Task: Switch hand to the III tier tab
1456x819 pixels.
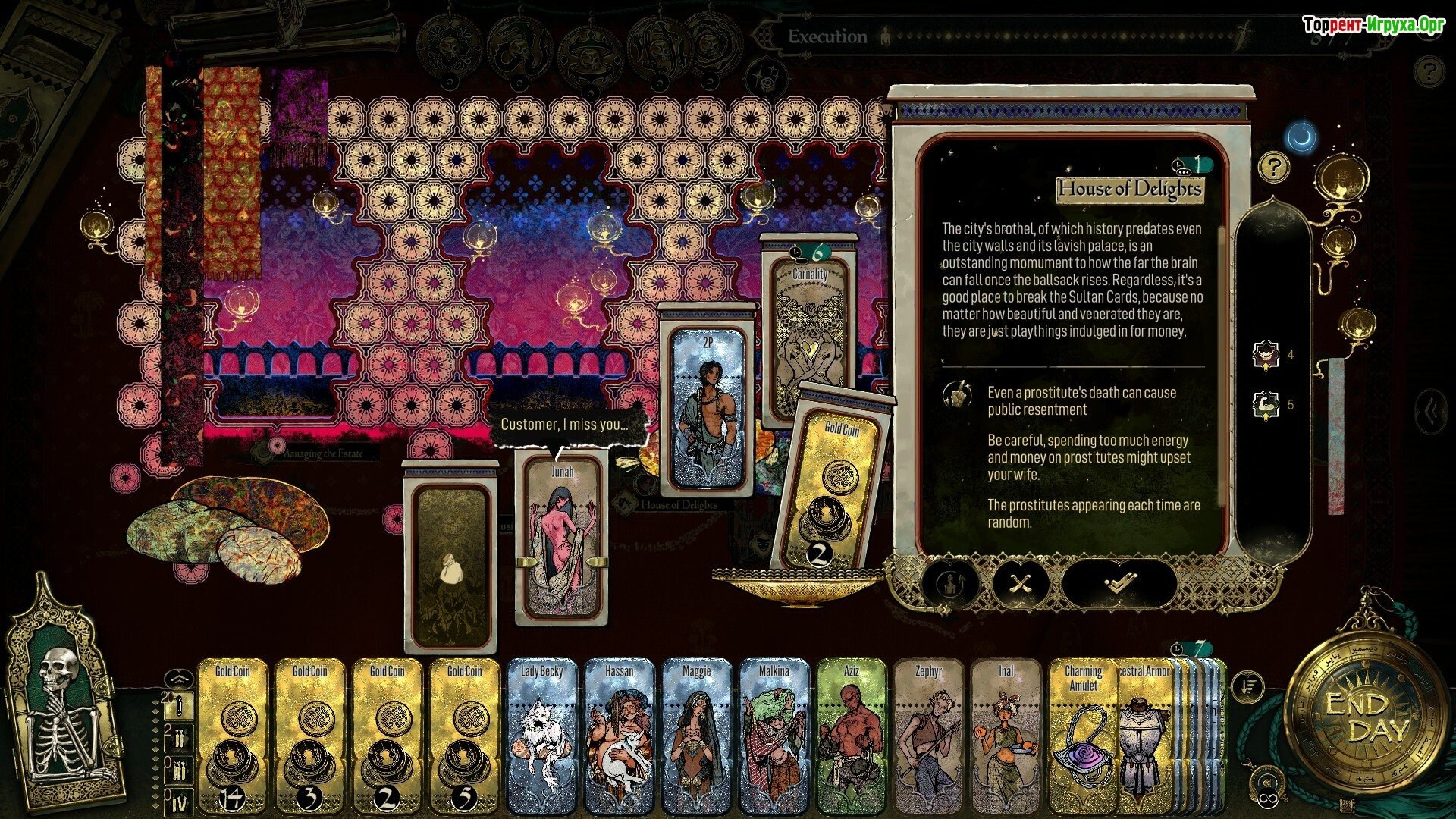Action: click(180, 768)
